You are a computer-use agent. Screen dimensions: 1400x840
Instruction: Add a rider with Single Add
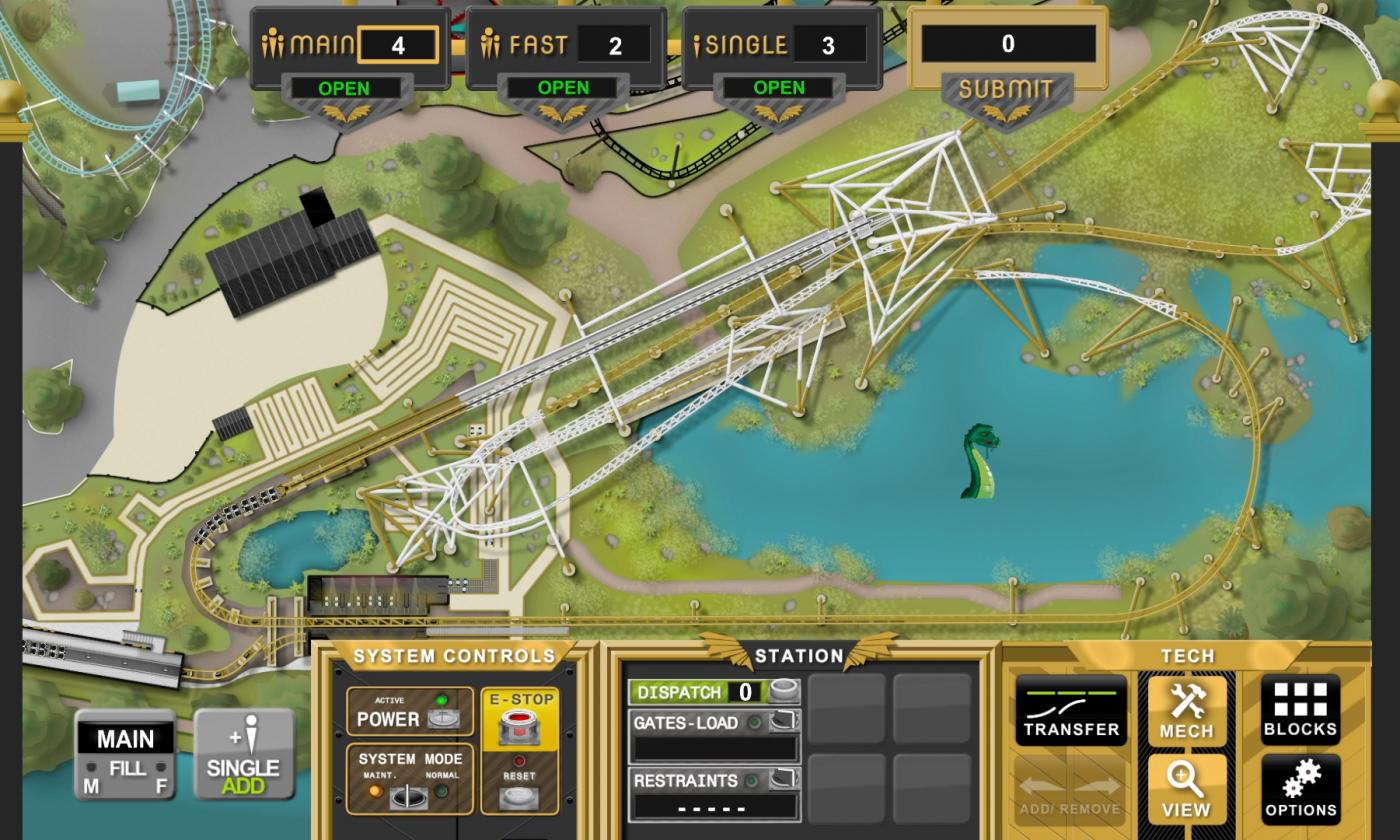tap(243, 756)
